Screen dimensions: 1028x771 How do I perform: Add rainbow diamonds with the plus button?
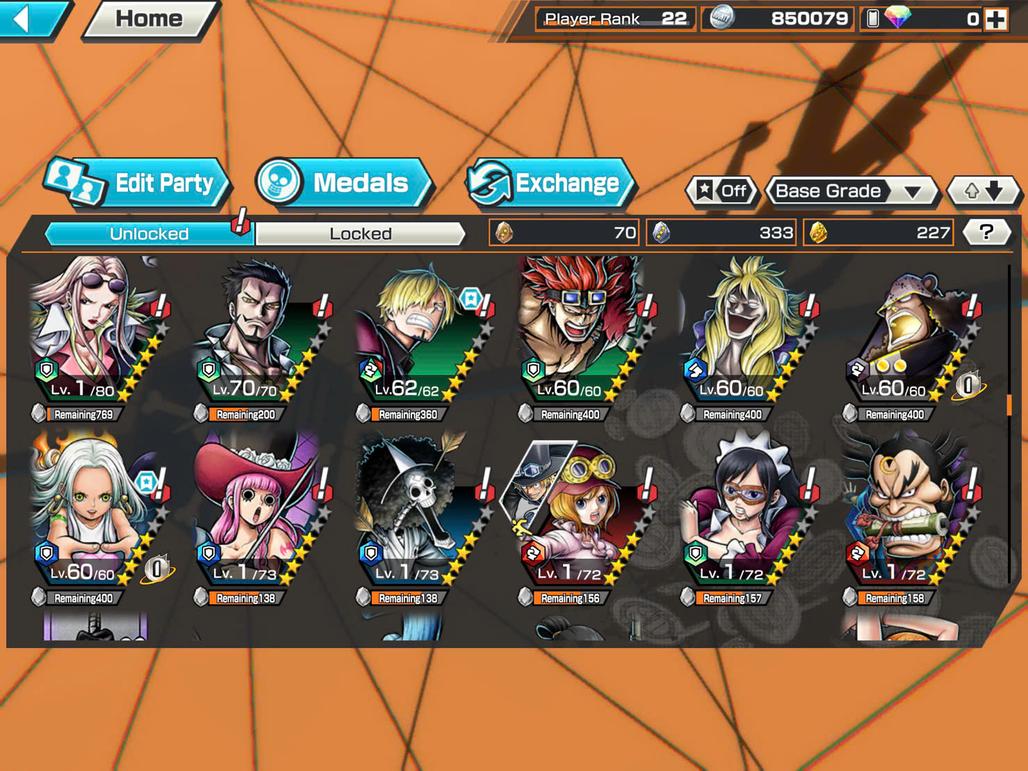tap(995, 19)
